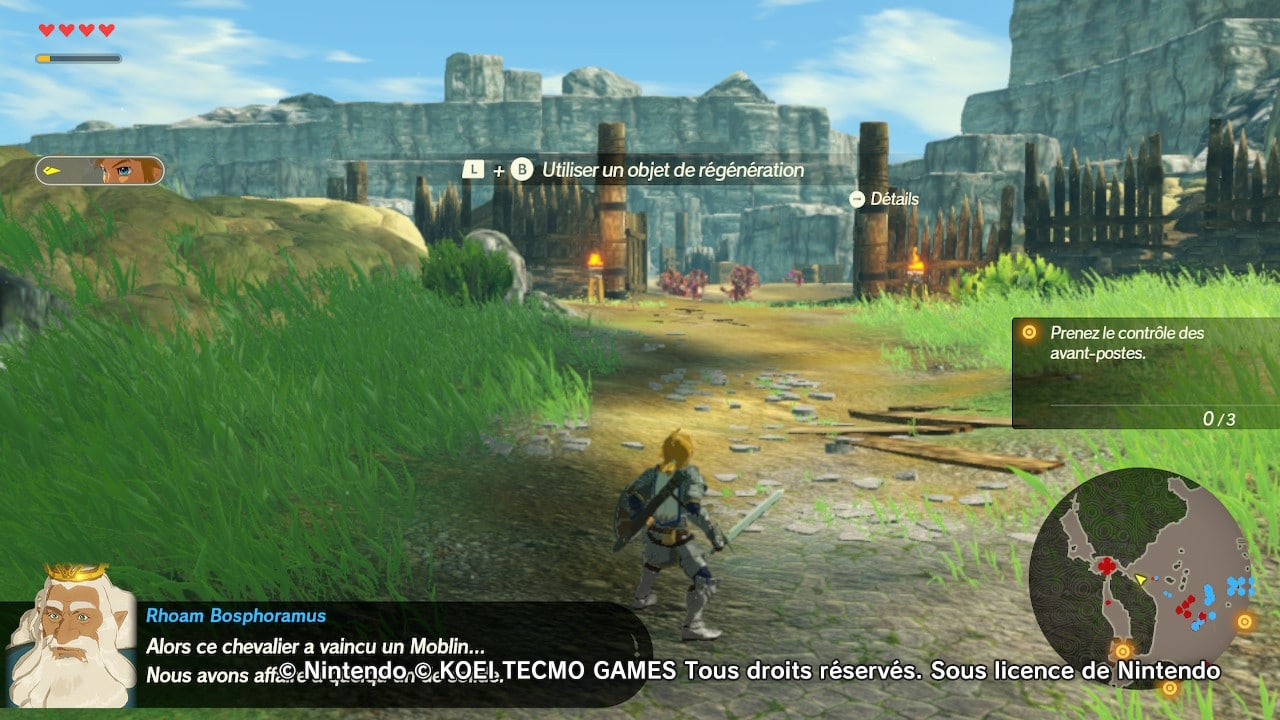The height and width of the screenshot is (720, 1280).
Task: Select the outpost objective tracker panel
Action: (1145, 373)
